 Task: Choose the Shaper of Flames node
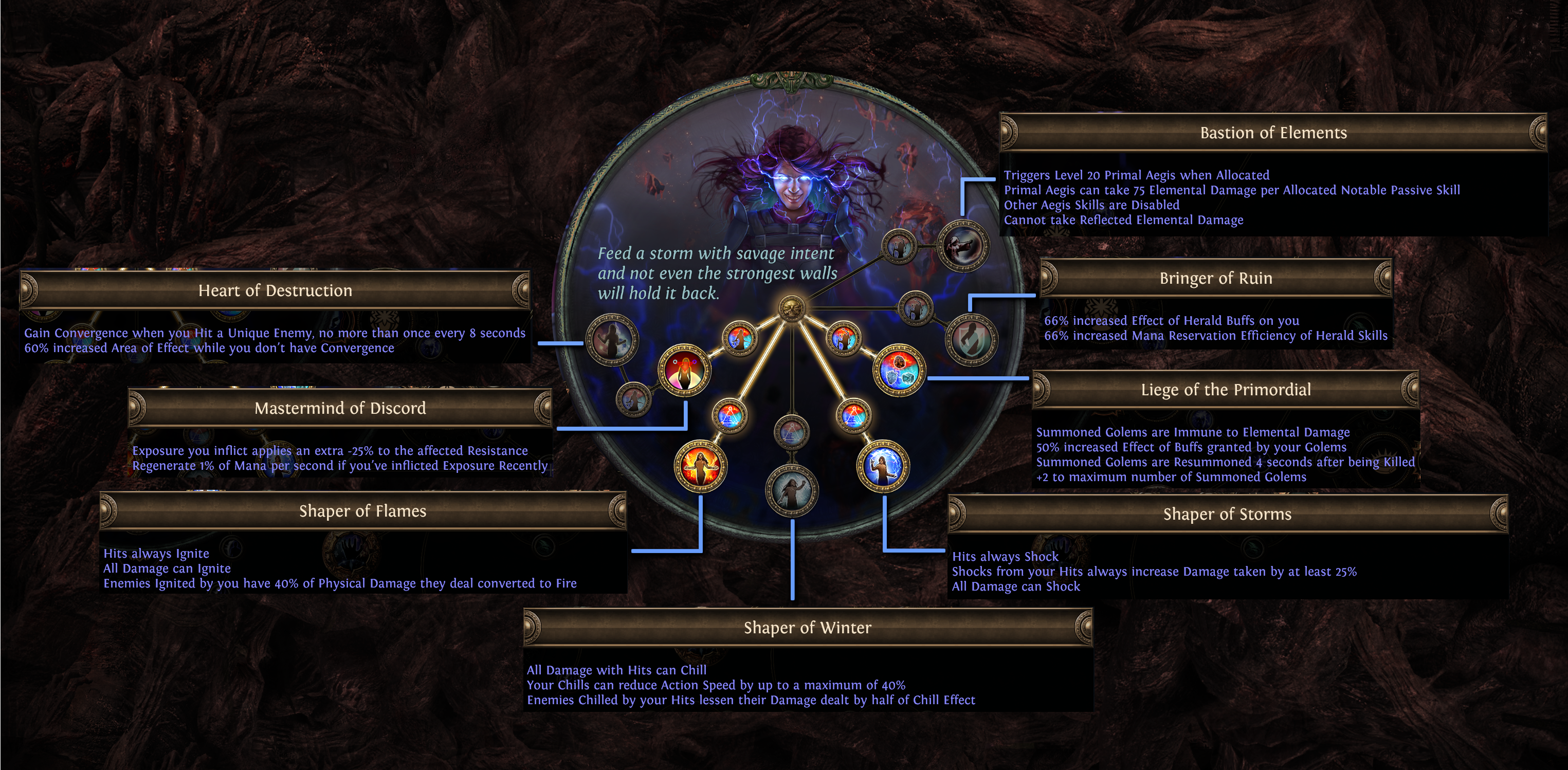click(x=700, y=466)
